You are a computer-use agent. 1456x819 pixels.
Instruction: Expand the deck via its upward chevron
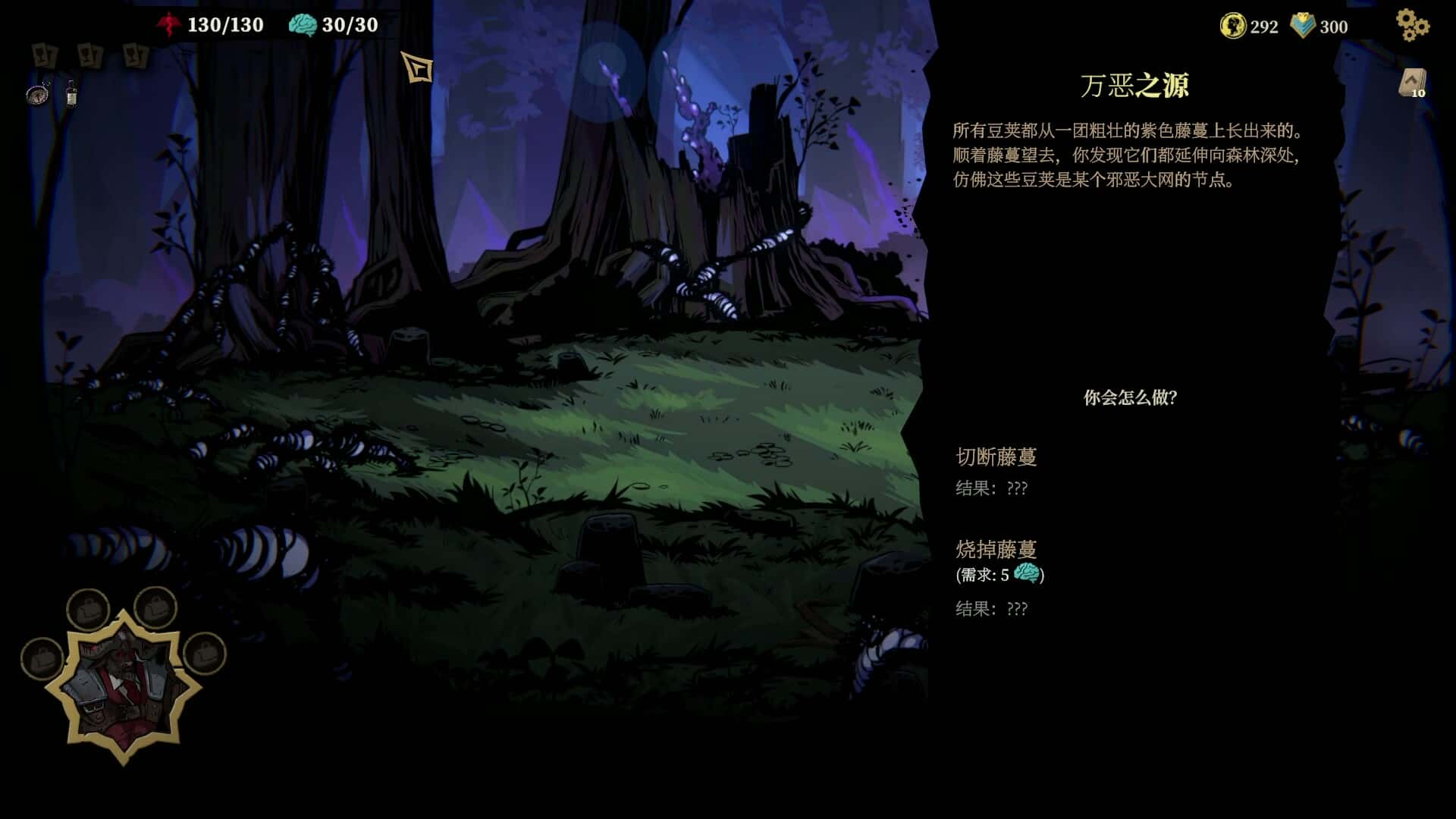pyautogui.click(x=1410, y=78)
